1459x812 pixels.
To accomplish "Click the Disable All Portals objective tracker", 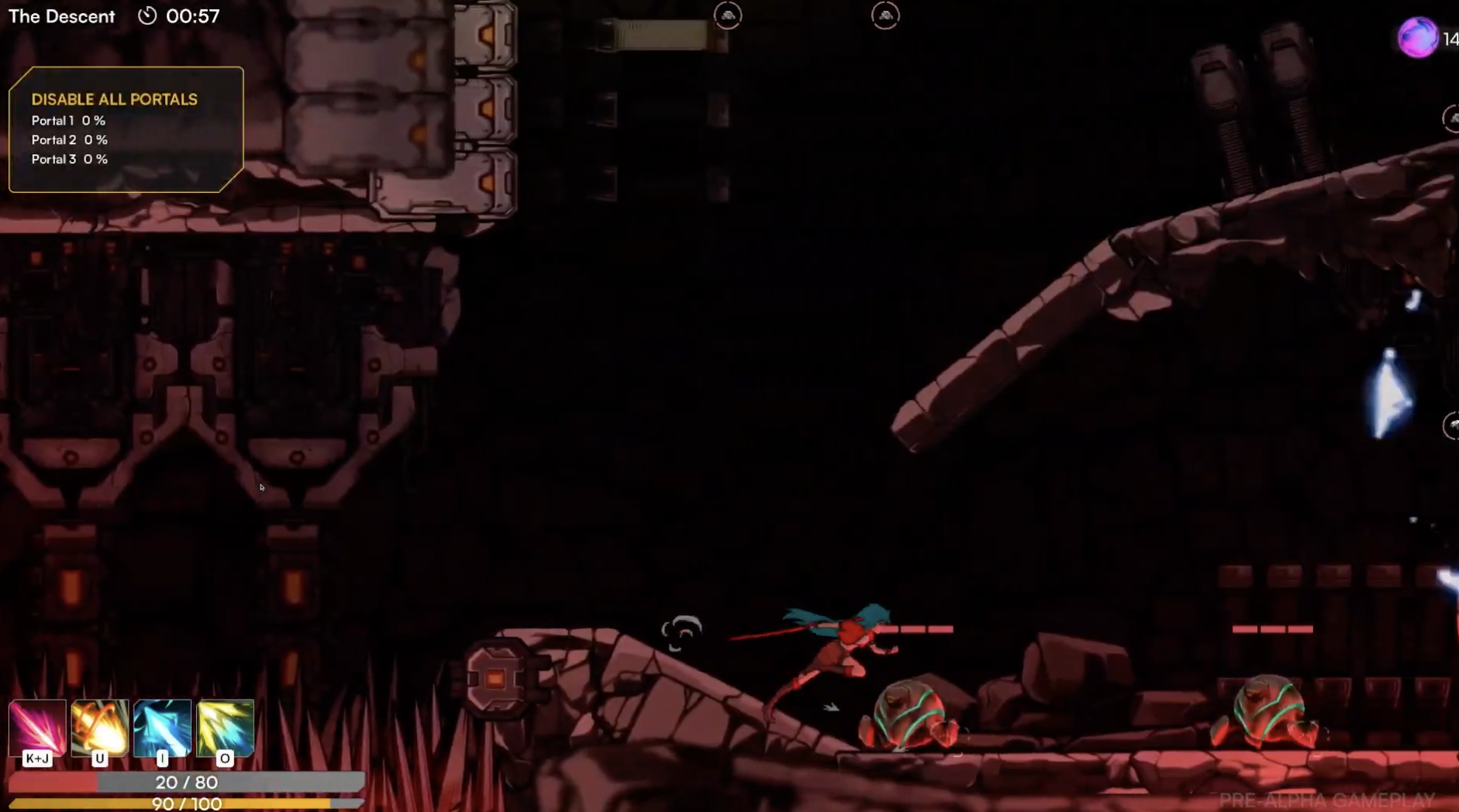I will tap(126, 129).
